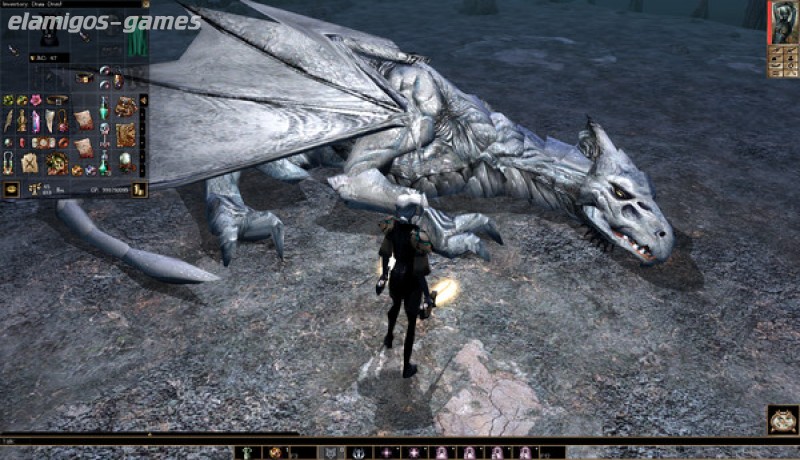Image resolution: width=800 pixels, height=460 pixels.
Task: Use the orange swirl quickbar ability
Action: [x=275, y=453]
